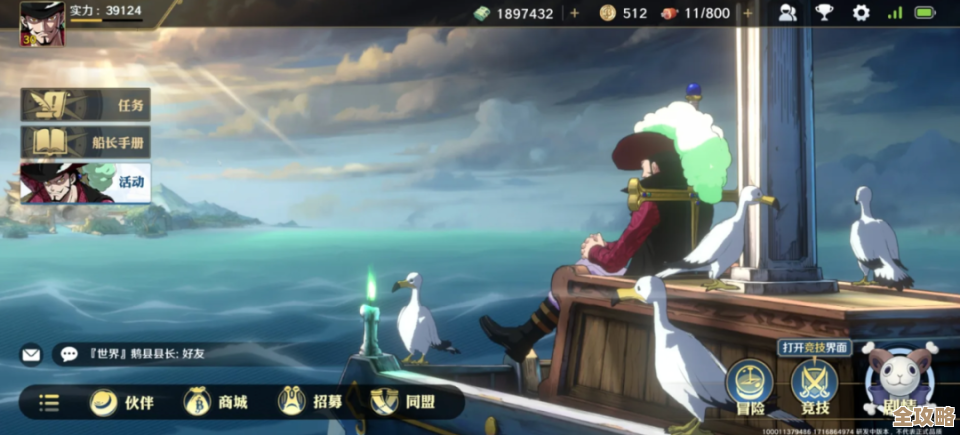Add more cash with the plus button
960x435 pixels.
[x=574, y=13]
